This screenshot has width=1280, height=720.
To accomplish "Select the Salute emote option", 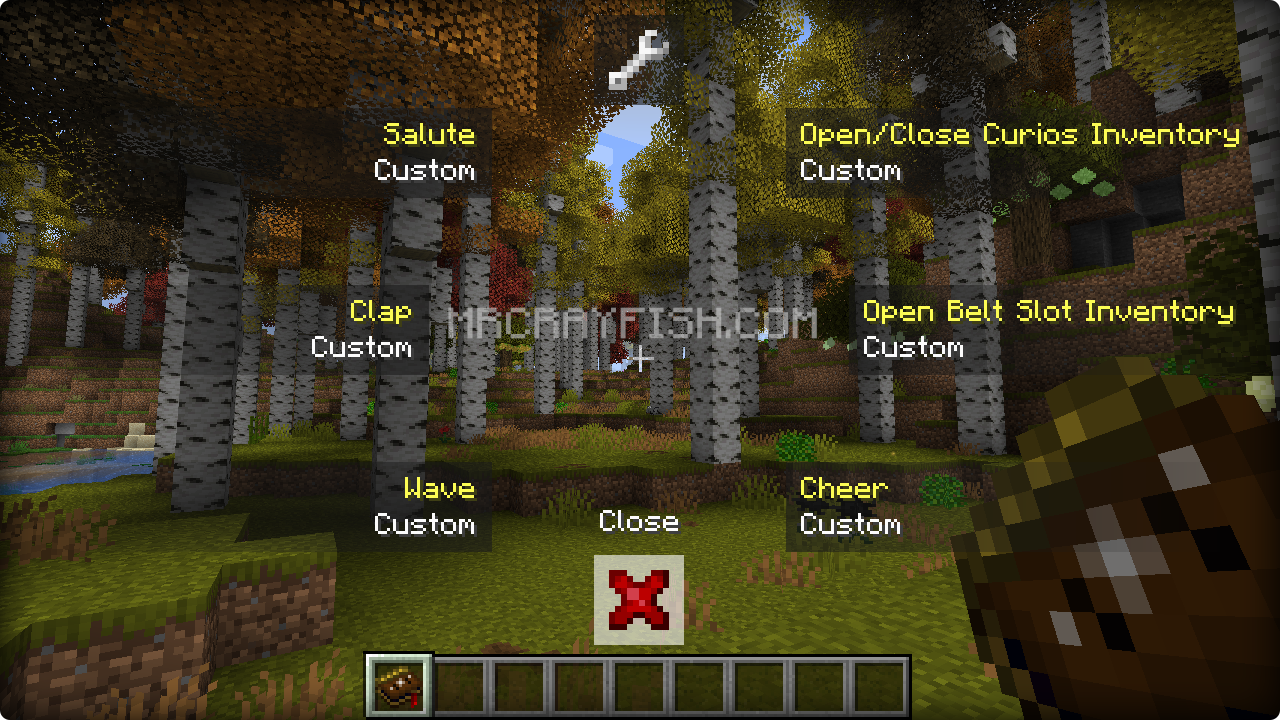I will (x=425, y=151).
